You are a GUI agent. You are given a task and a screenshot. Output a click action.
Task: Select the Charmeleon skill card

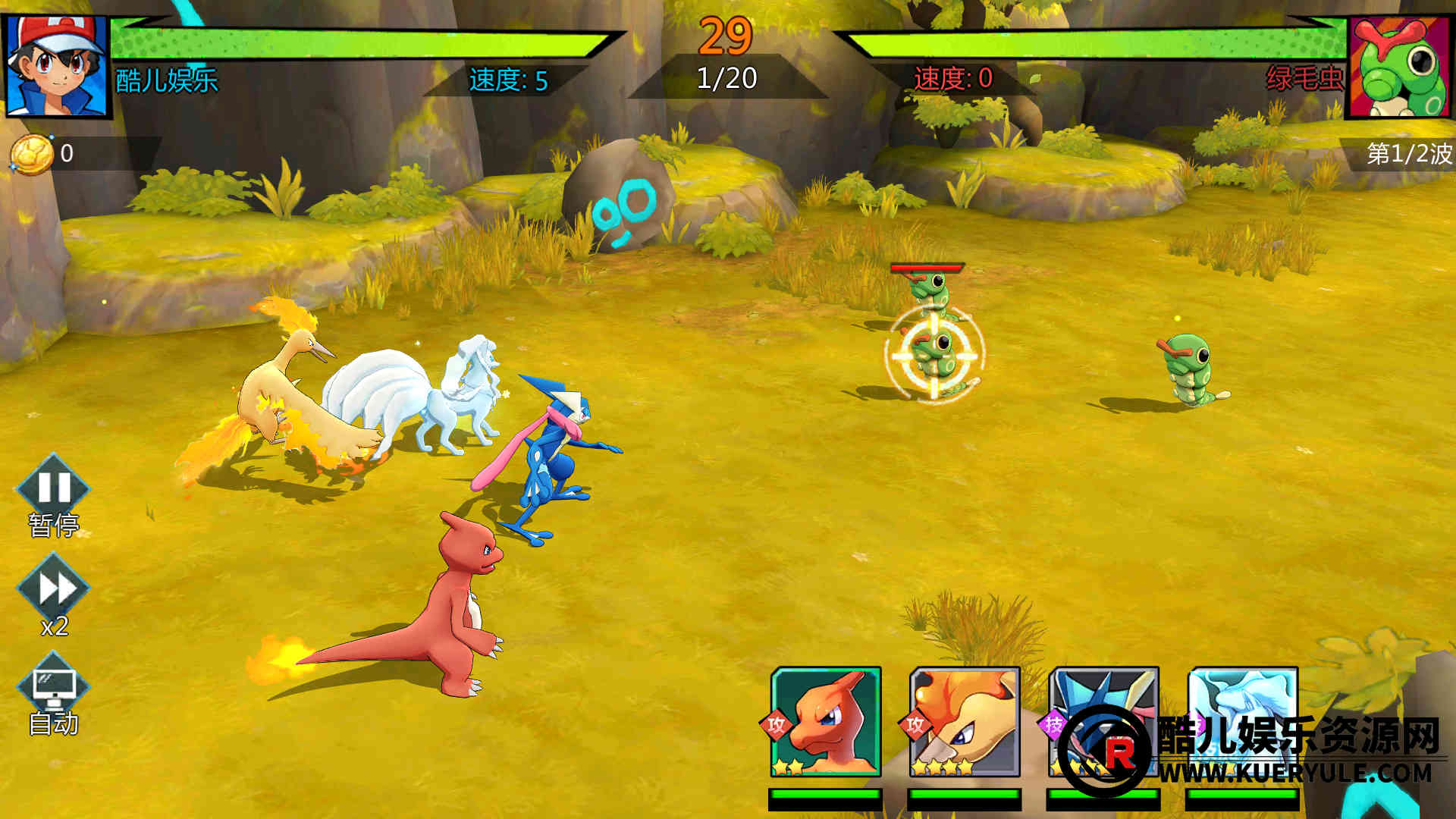pos(826,722)
